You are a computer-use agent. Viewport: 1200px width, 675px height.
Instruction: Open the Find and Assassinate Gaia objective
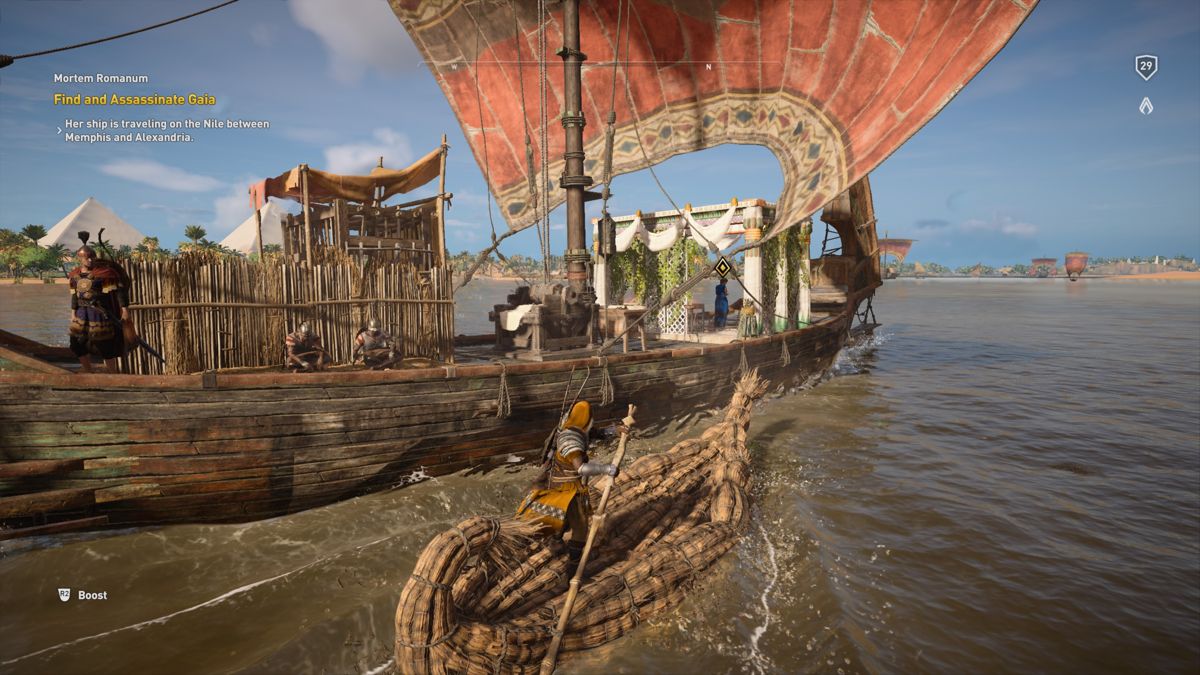tap(134, 100)
